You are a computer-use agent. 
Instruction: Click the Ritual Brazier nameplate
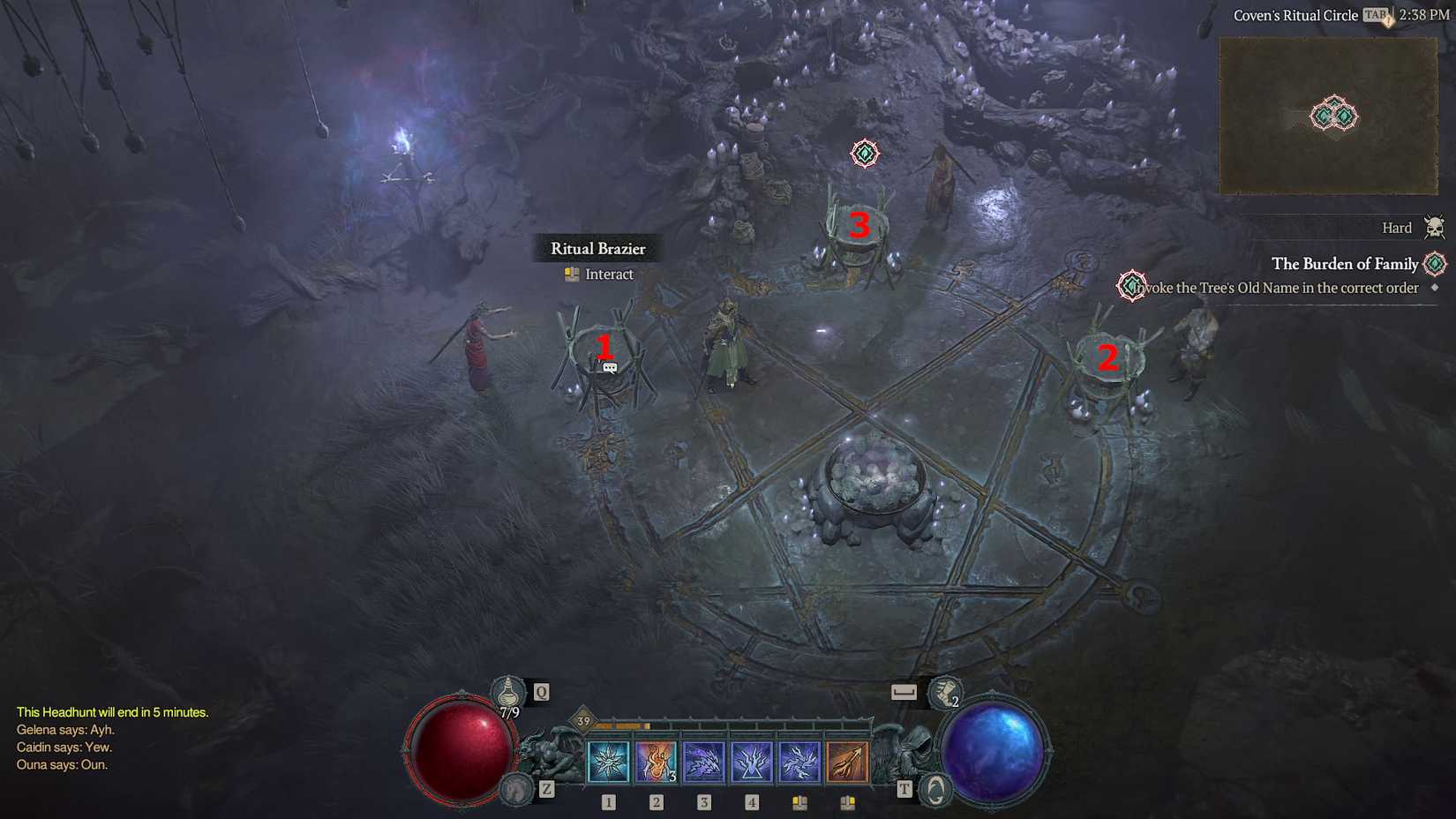click(598, 248)
